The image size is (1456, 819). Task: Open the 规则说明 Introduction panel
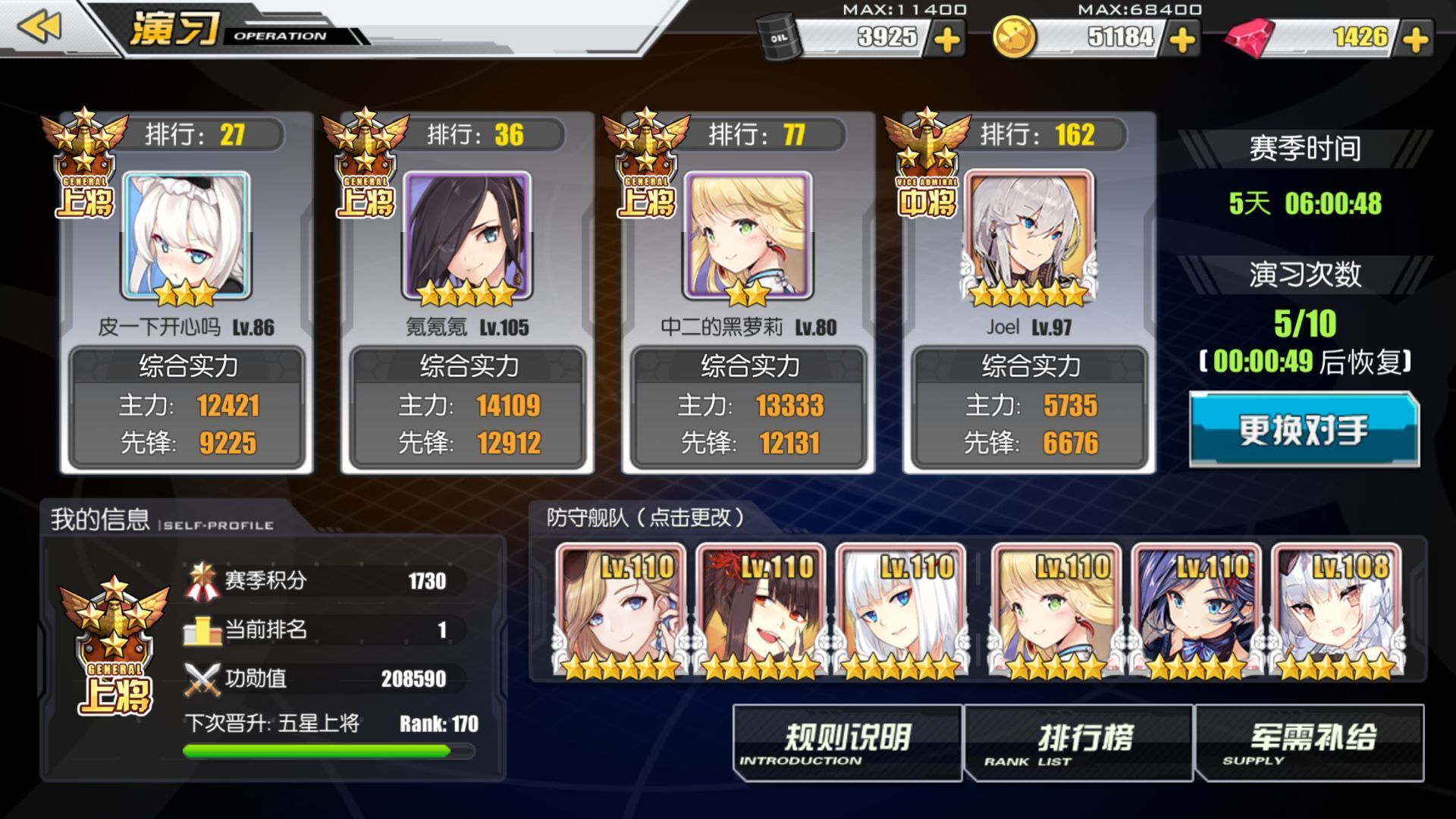click(847, 743)
